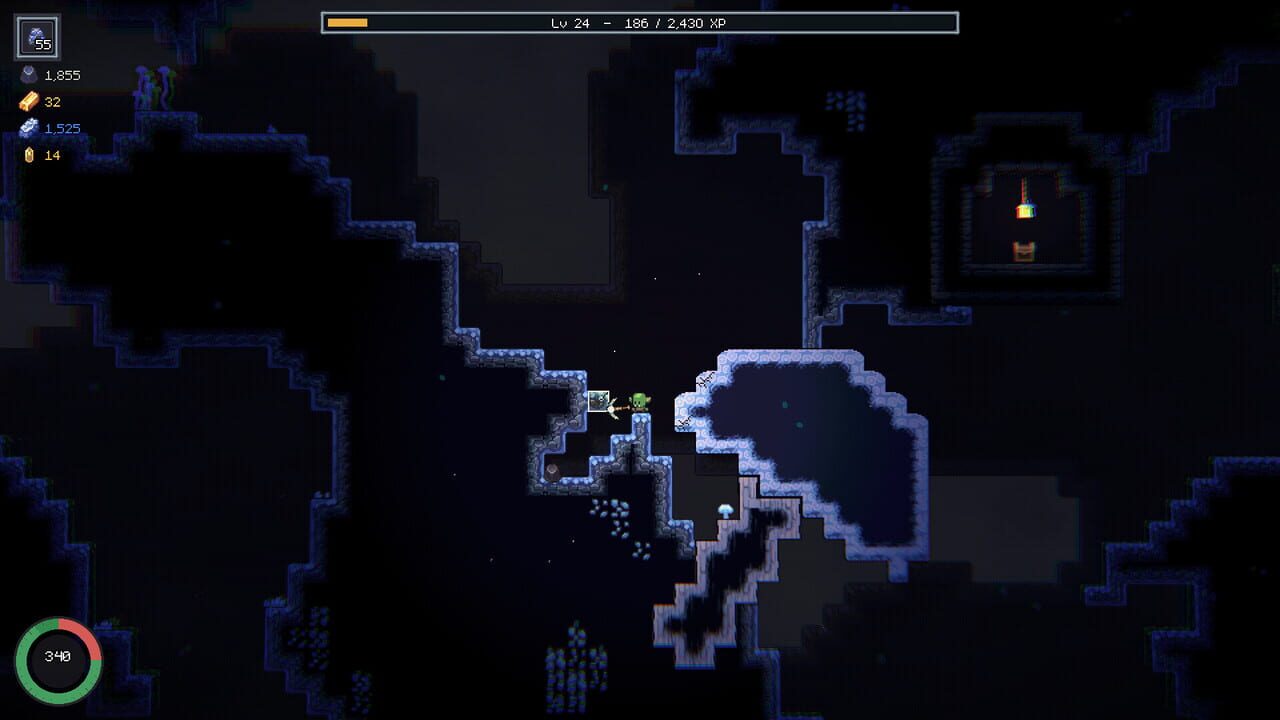Click the glowing blue mushroom in the cave
Viewport: 1280px width, 720px height.
tap(723, 509)
